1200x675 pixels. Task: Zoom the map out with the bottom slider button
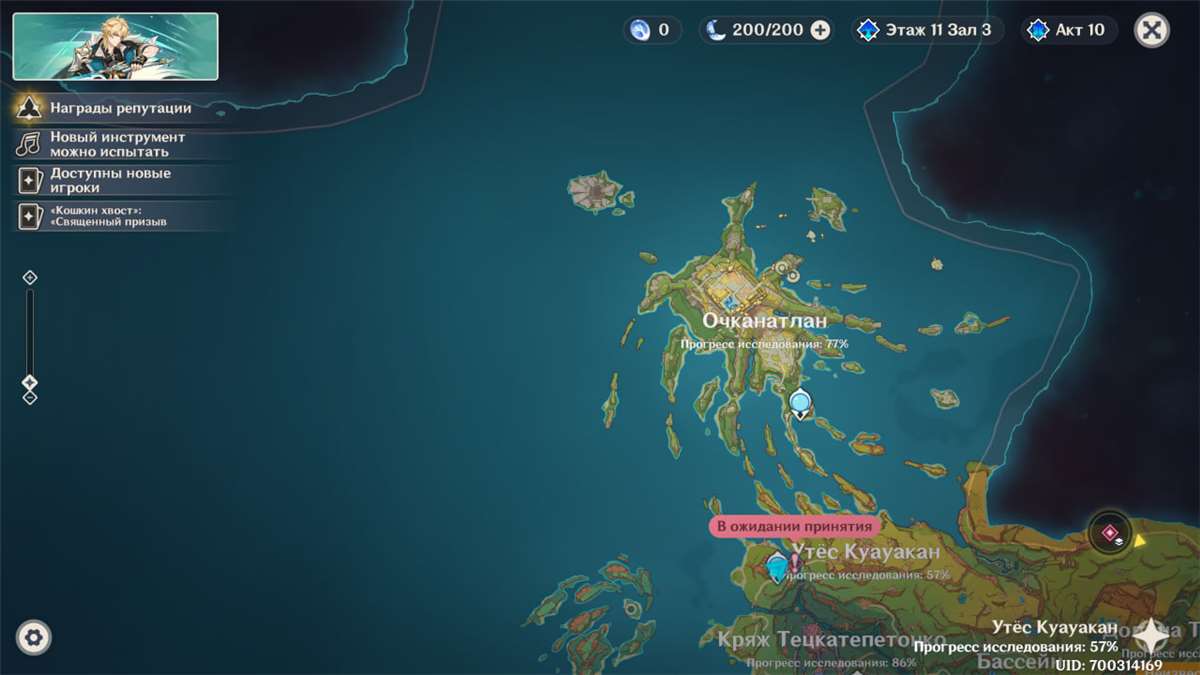click(30, 397)
